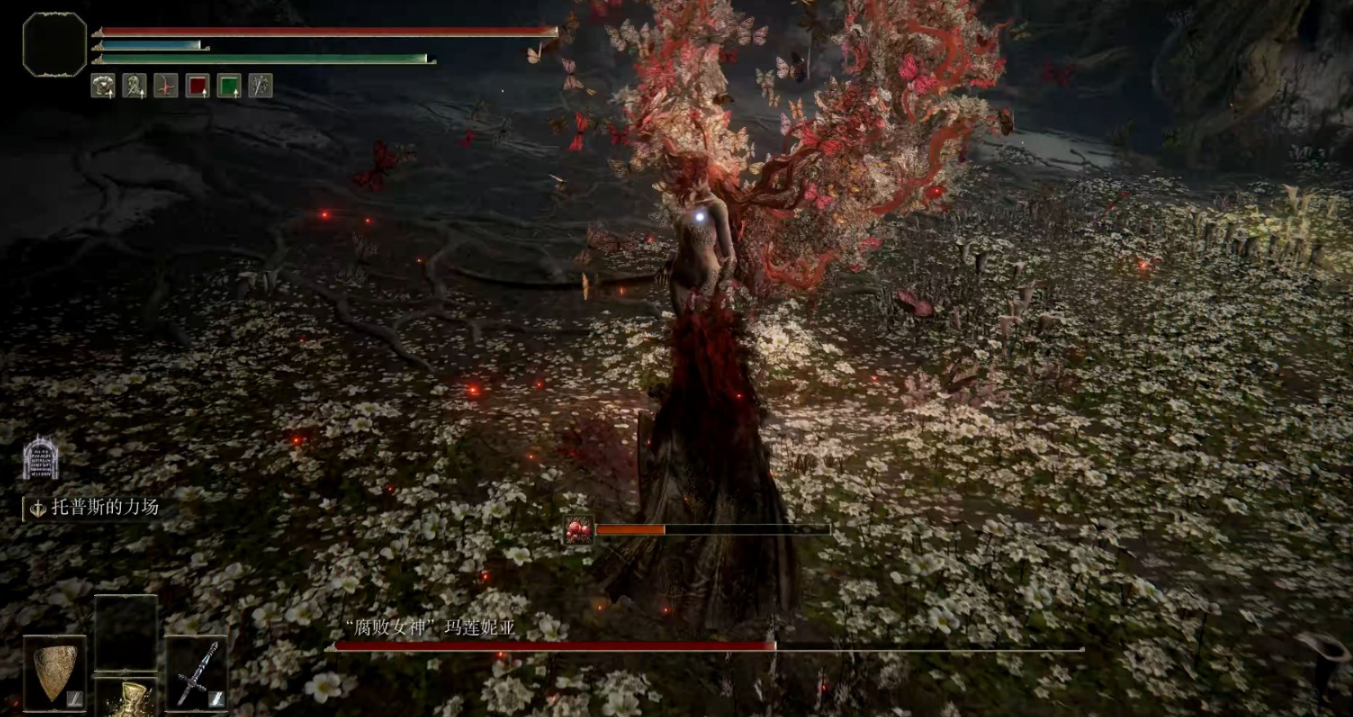Click the skull-and-sword buff icon
The height and width of the screenshot is (717, 1353).
click(134, 86)
